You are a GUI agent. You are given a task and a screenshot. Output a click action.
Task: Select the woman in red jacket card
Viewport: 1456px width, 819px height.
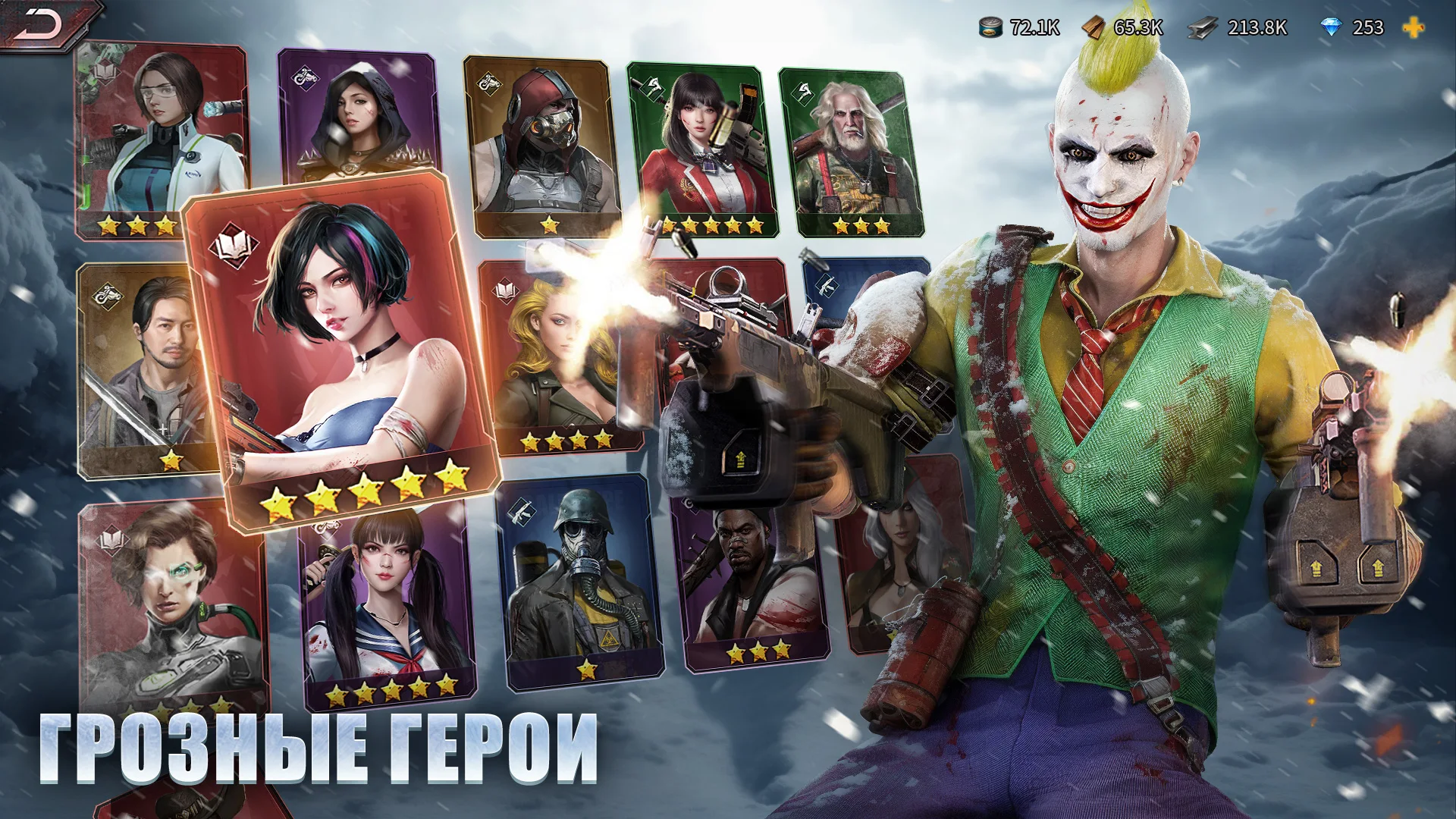(x=701, y=148)
